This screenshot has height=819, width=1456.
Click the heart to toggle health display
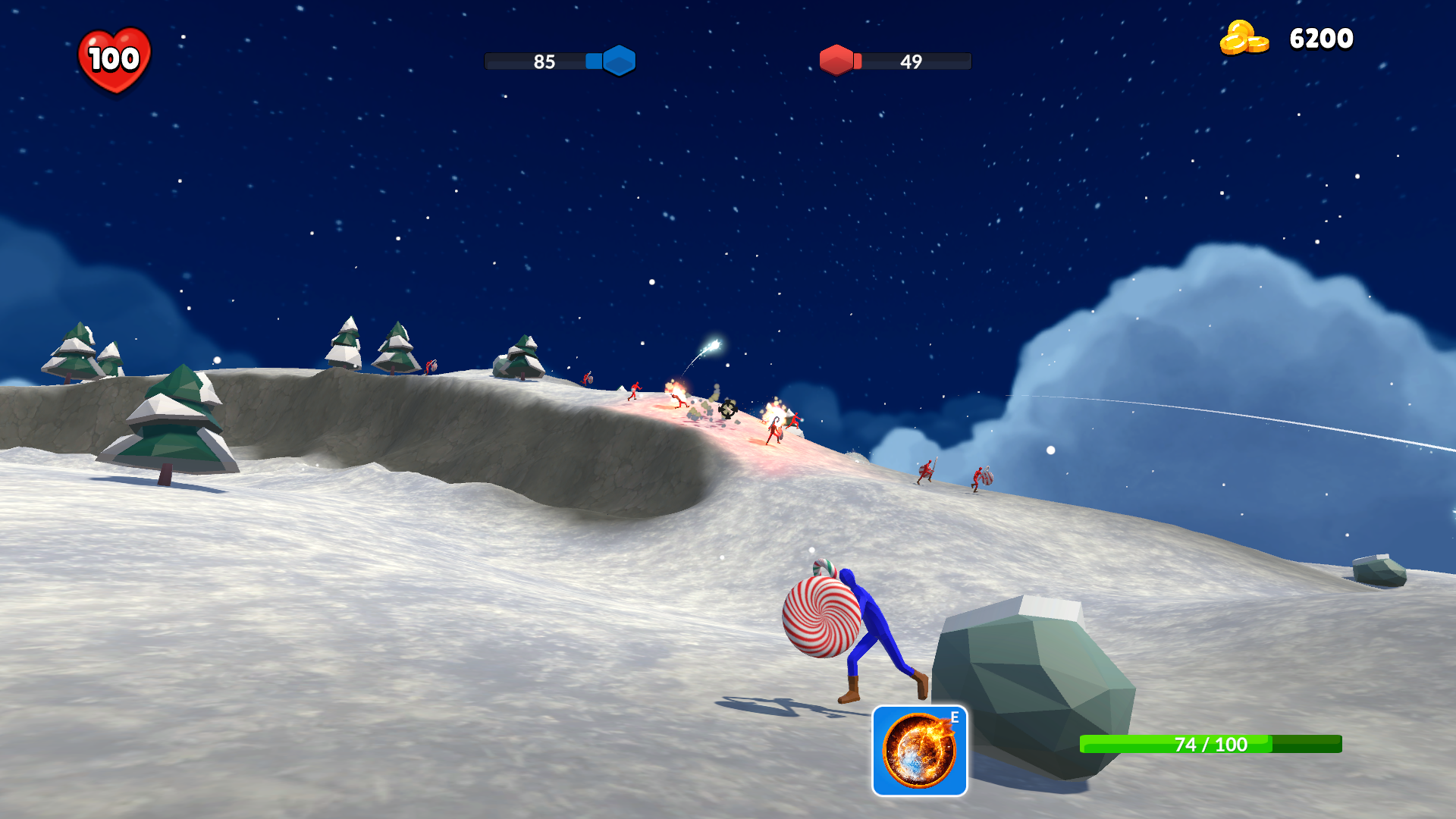(115, 55)
